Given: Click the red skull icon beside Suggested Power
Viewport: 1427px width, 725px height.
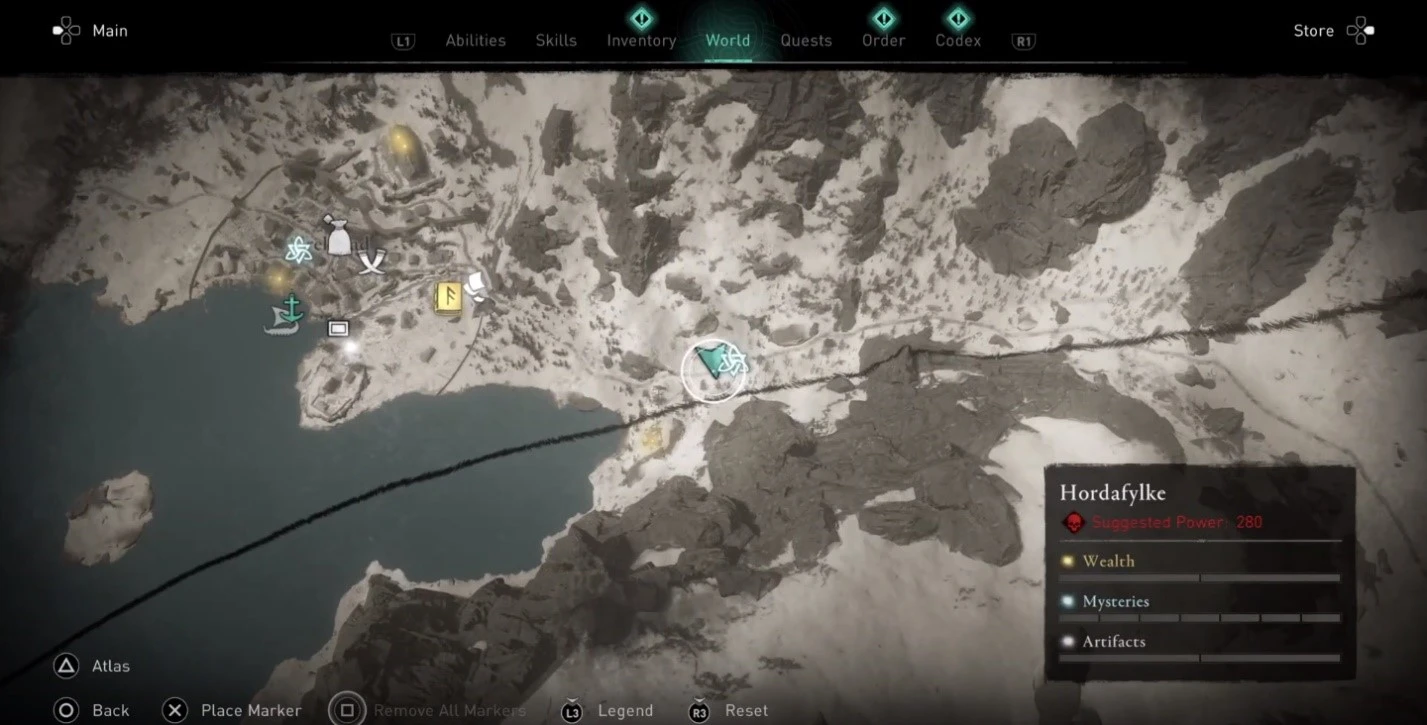Looking at the screenshot, I should click(x=1073, y=521).
